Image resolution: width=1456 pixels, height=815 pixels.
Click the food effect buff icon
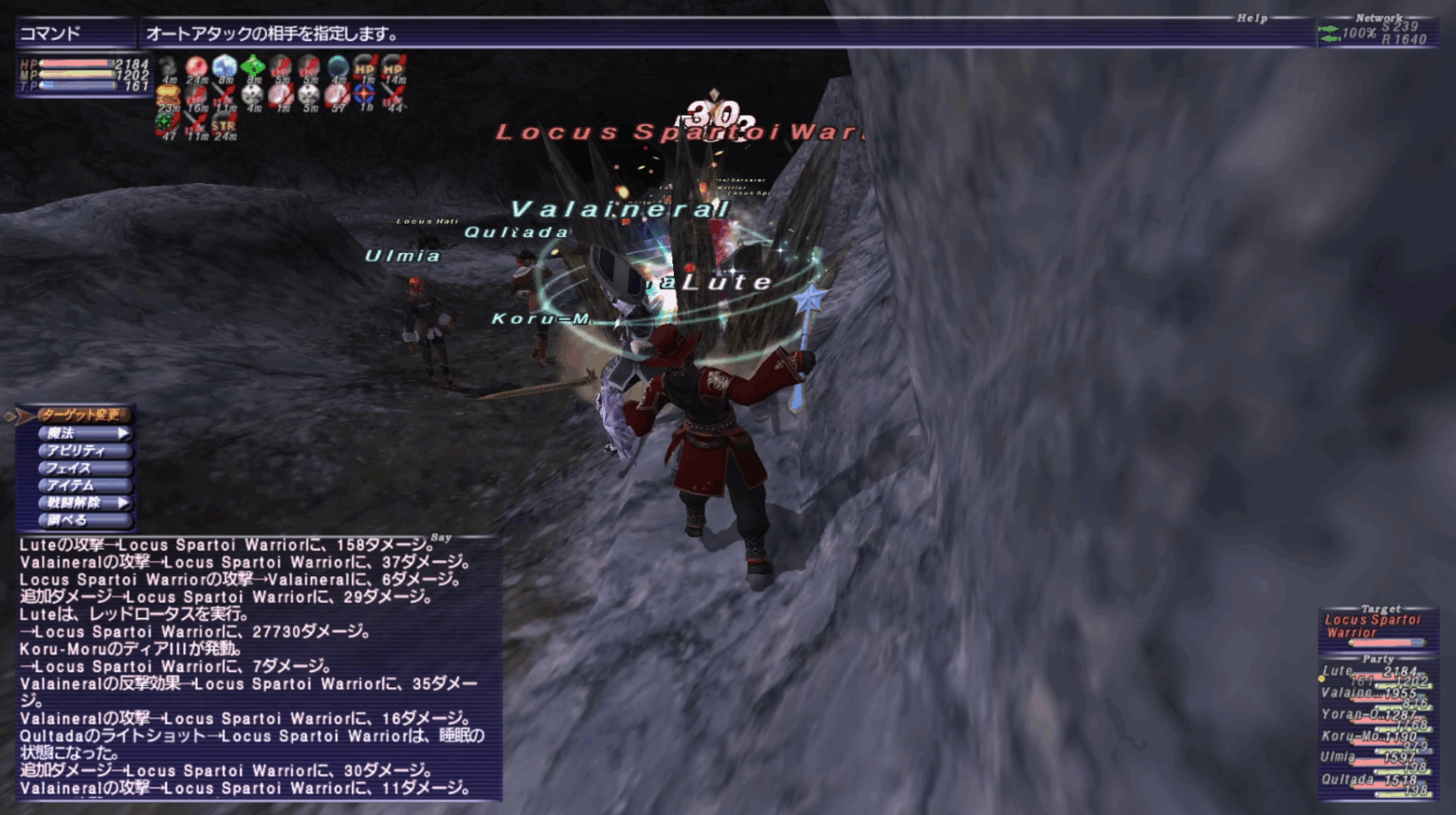coord(168,95)
